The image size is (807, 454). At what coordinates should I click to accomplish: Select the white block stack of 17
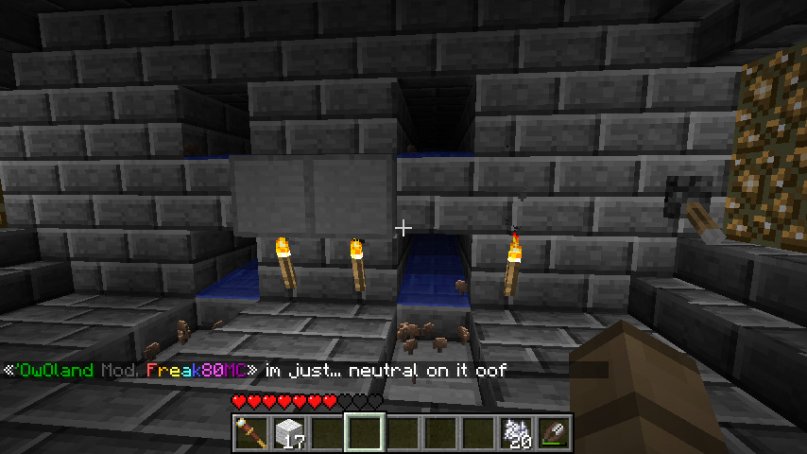tap(287, 432)
